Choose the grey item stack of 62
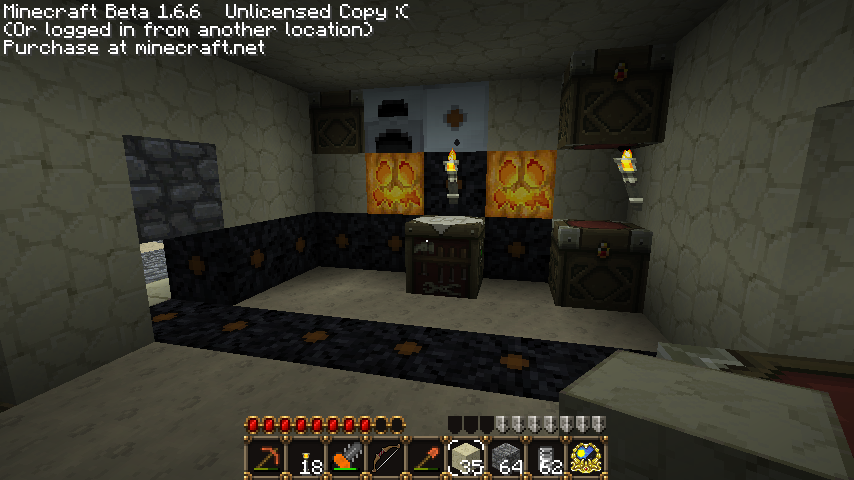Image resolution: width=854 pixels, height=480 pixels. [x=546, y=459]
